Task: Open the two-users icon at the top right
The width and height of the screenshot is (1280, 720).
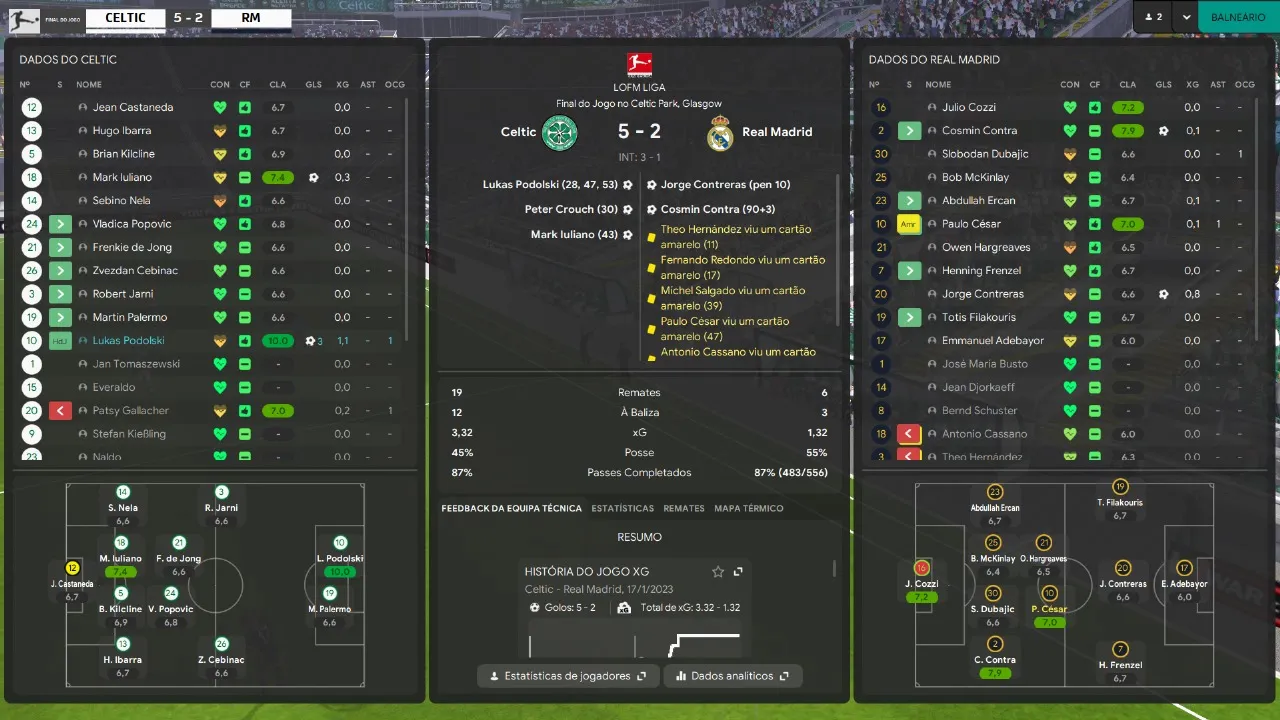Action: coord(1154,17)
